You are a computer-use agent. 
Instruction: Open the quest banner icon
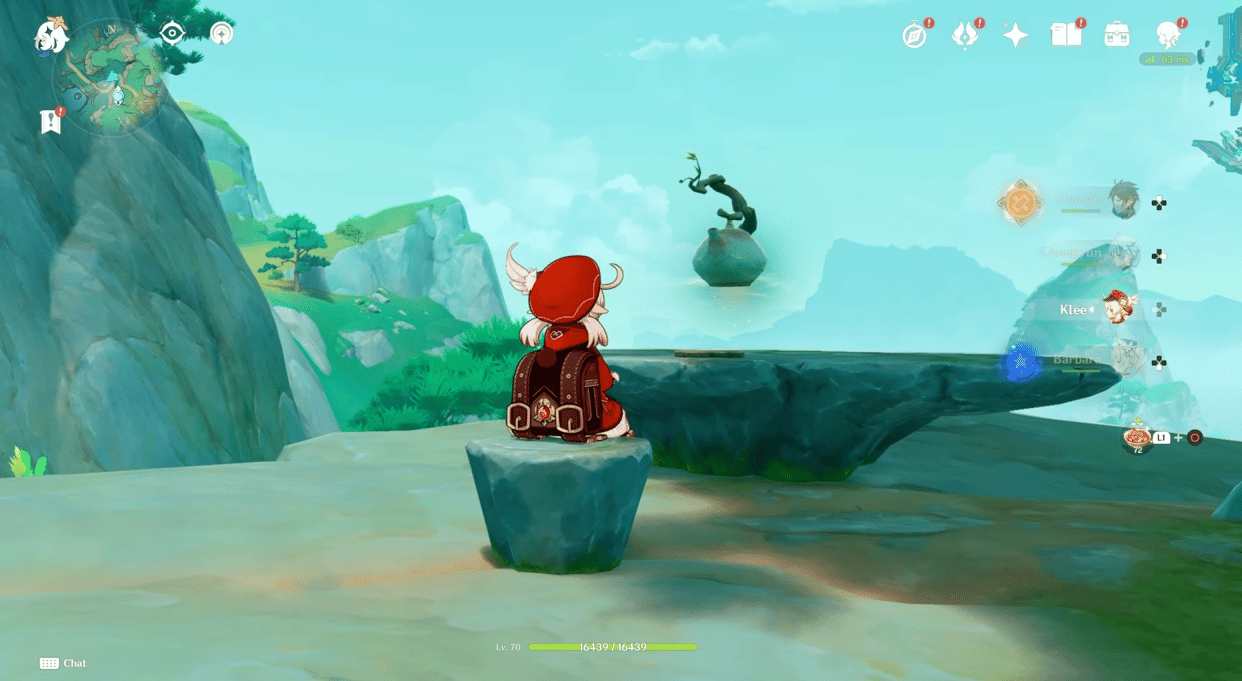click(x=51, y=121)
